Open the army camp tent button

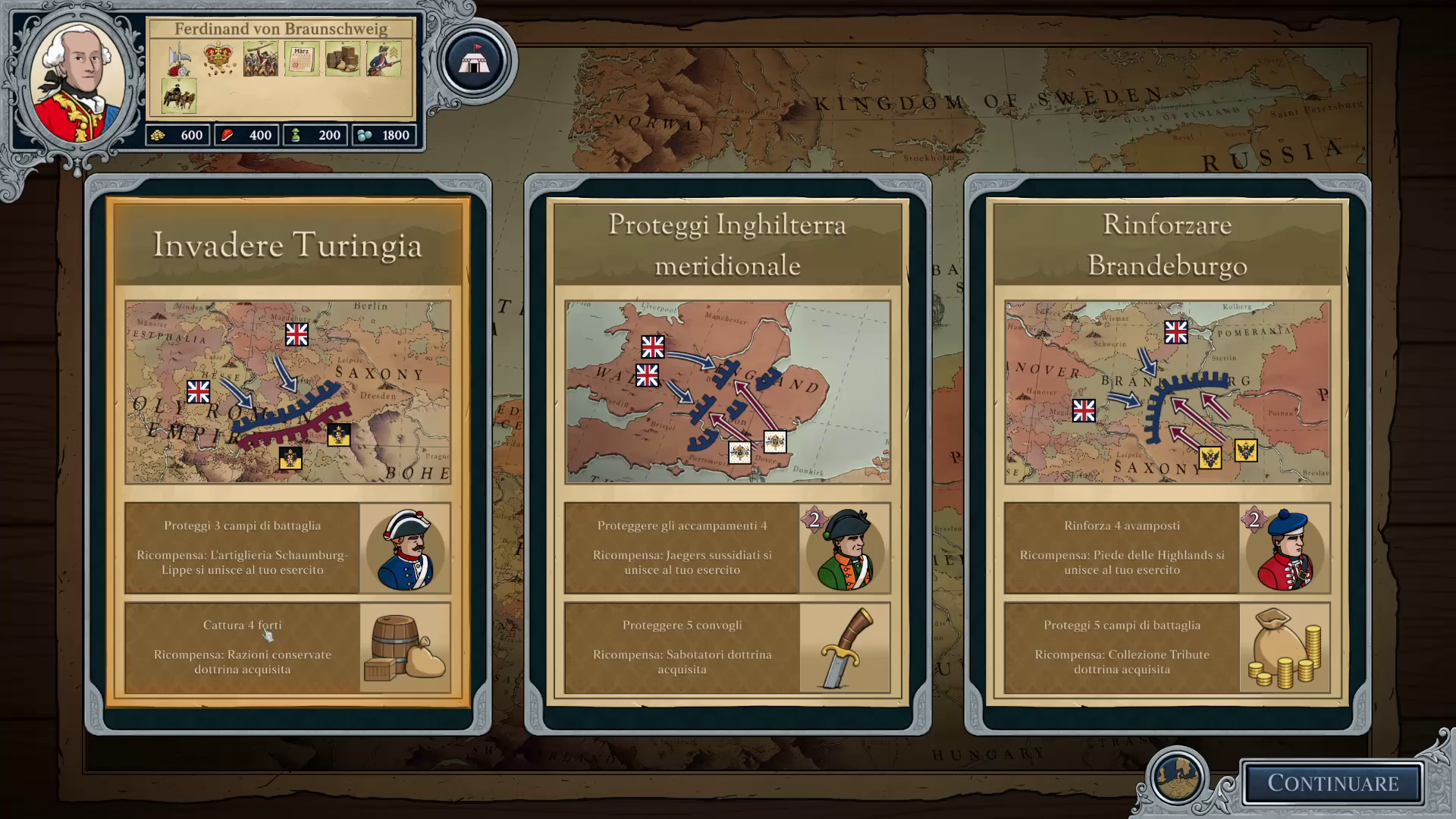pyautogui.click(x=475, y=62)
